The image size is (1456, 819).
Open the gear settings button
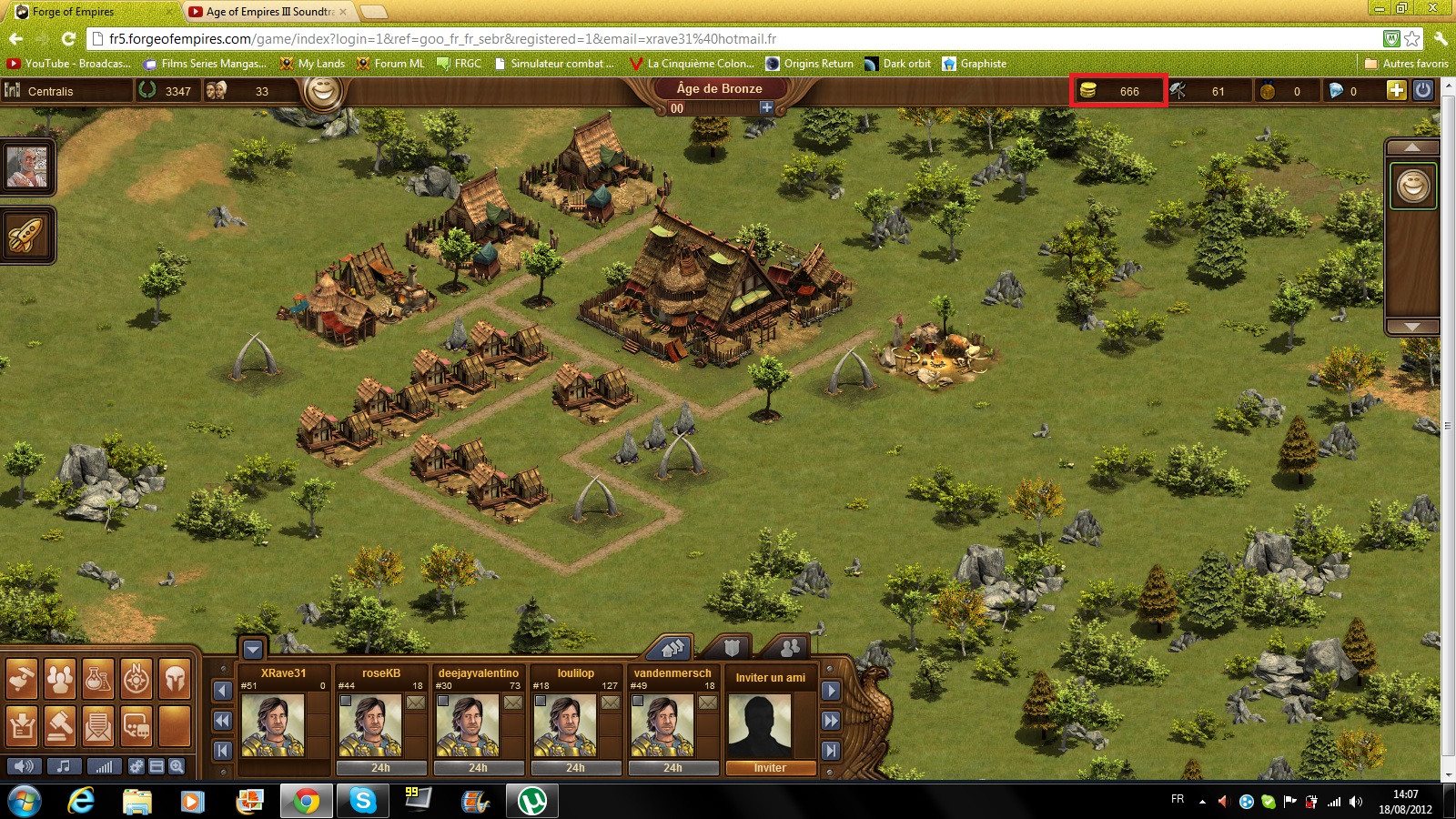point(136,766)
